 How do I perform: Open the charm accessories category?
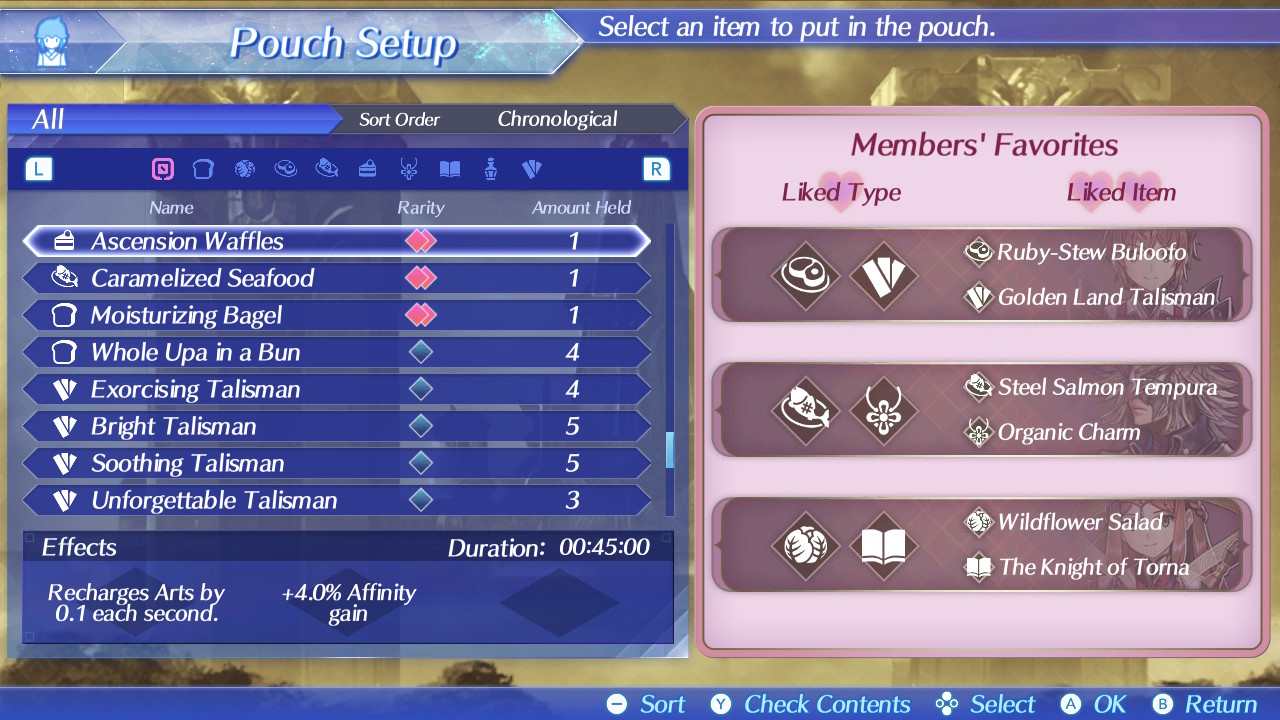pyautogui.click(x=408, y=169)
